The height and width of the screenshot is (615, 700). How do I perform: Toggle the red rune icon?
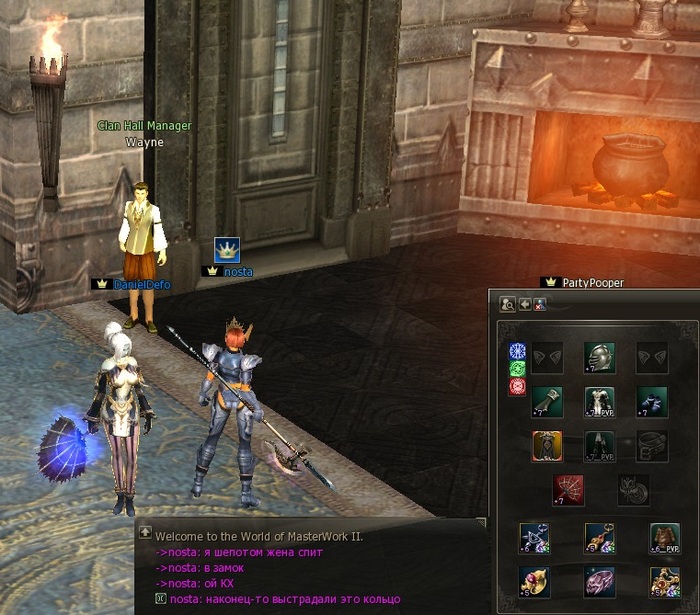pos(517,387)
